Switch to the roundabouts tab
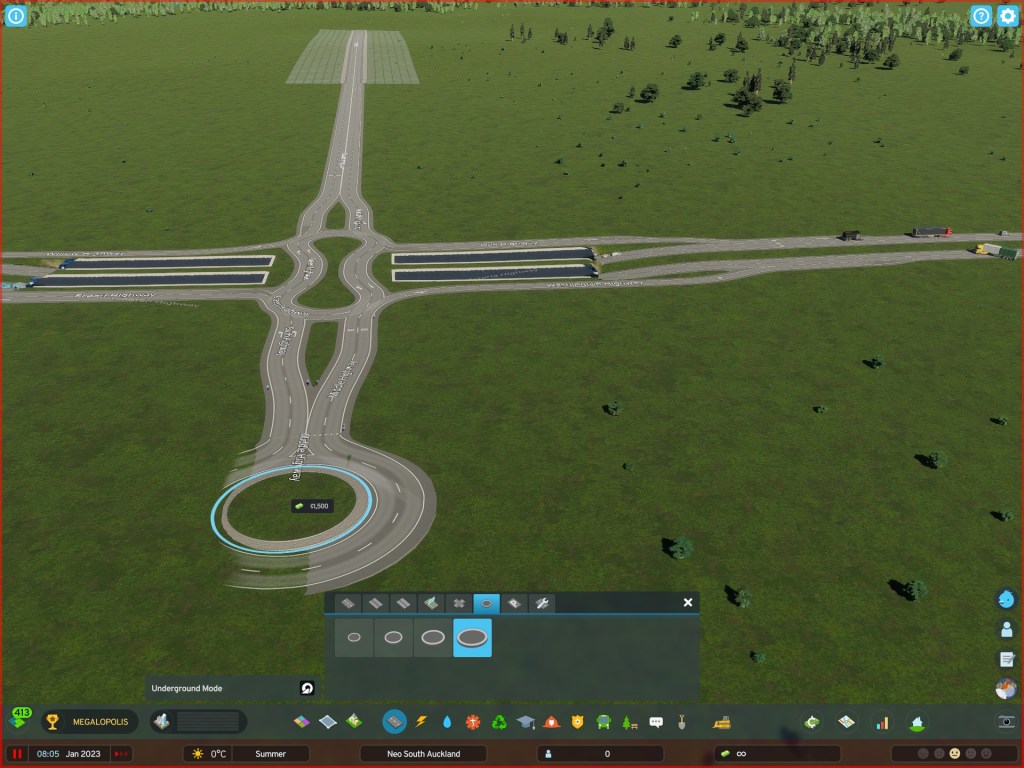Image resolution: width=1024 pixels, height=768 pixels. (486, 604)
